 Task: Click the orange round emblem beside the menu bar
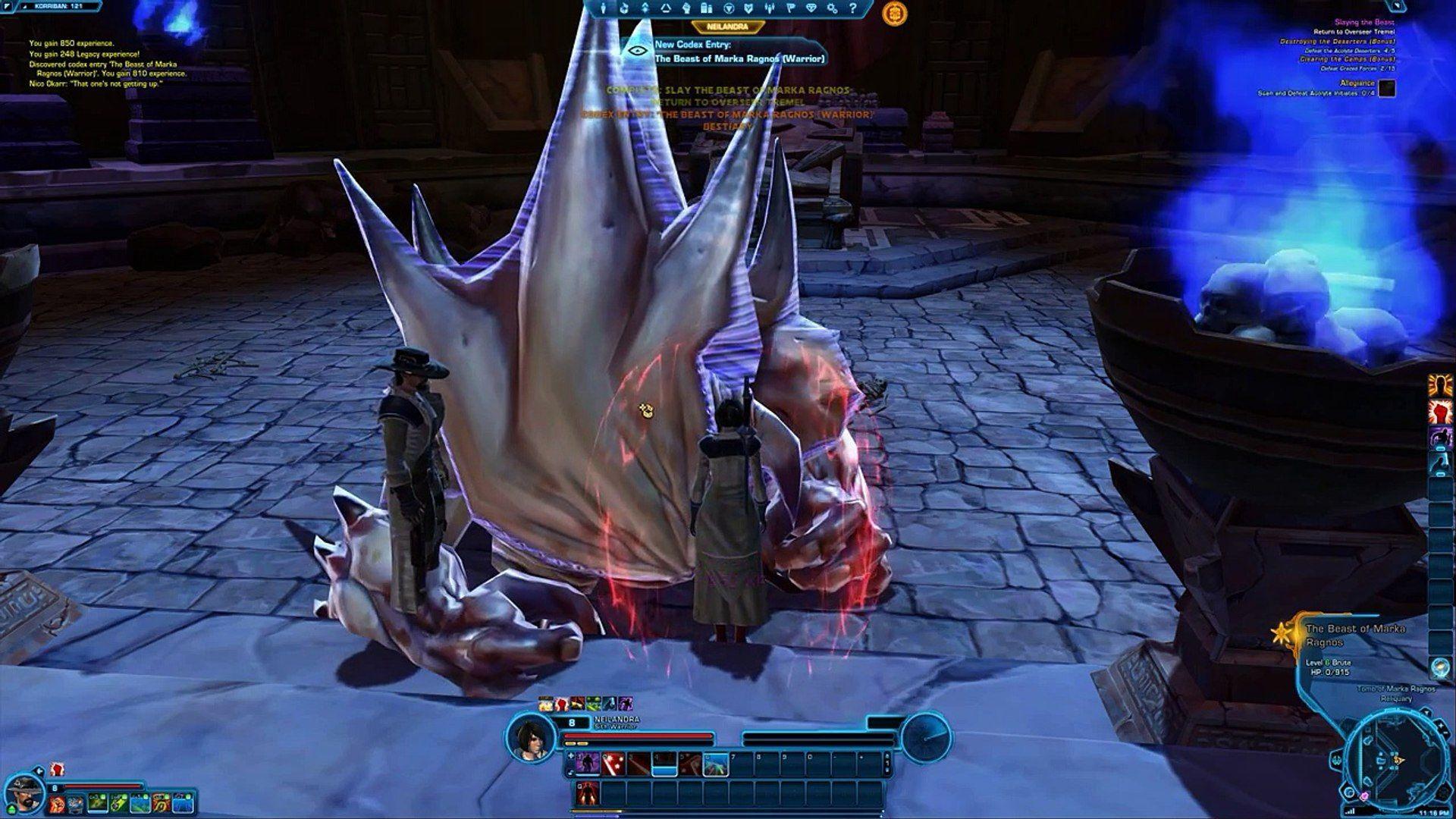pyautogui.click(x=895, y=14)
